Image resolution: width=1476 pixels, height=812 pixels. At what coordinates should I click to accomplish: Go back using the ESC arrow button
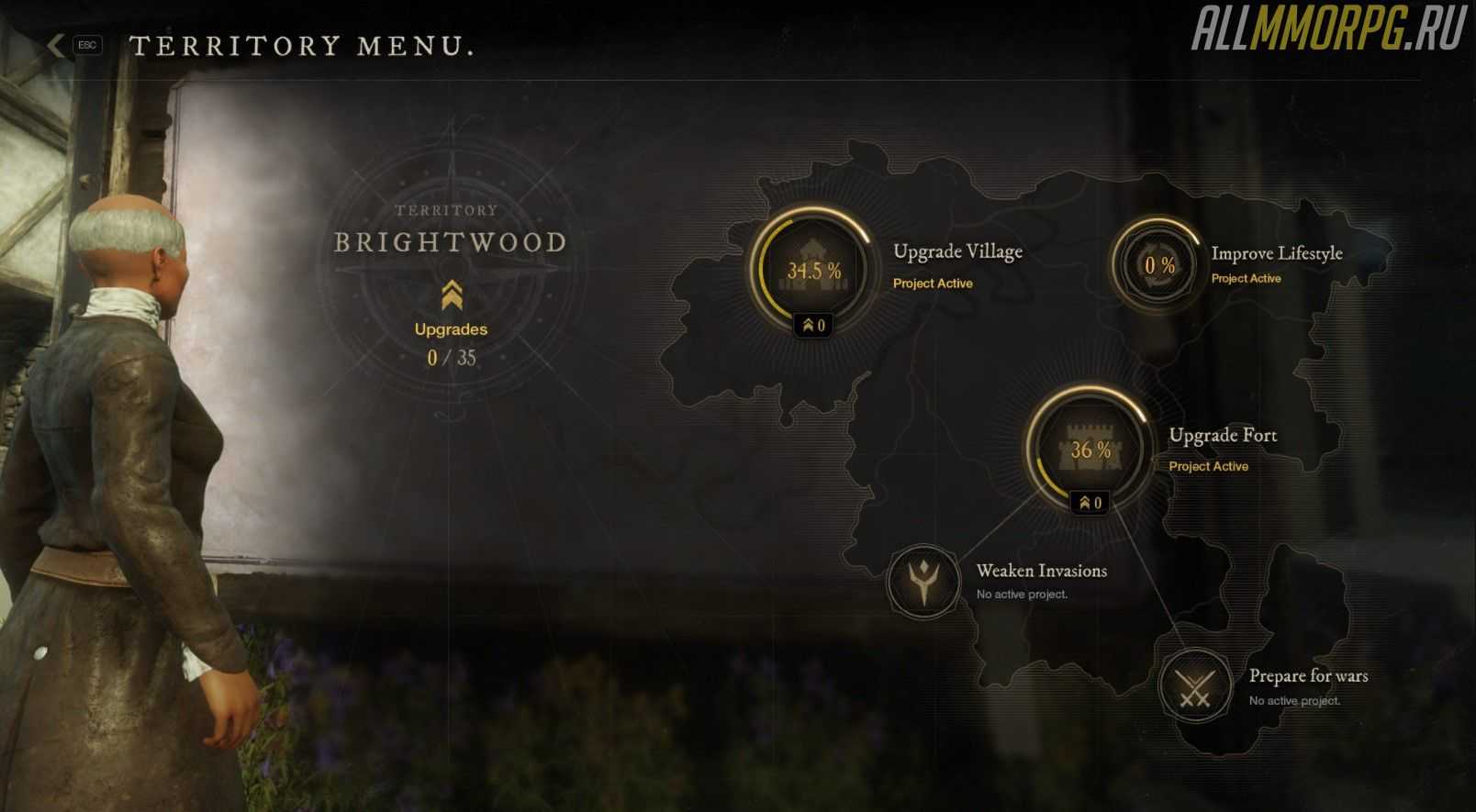(58, 45)
